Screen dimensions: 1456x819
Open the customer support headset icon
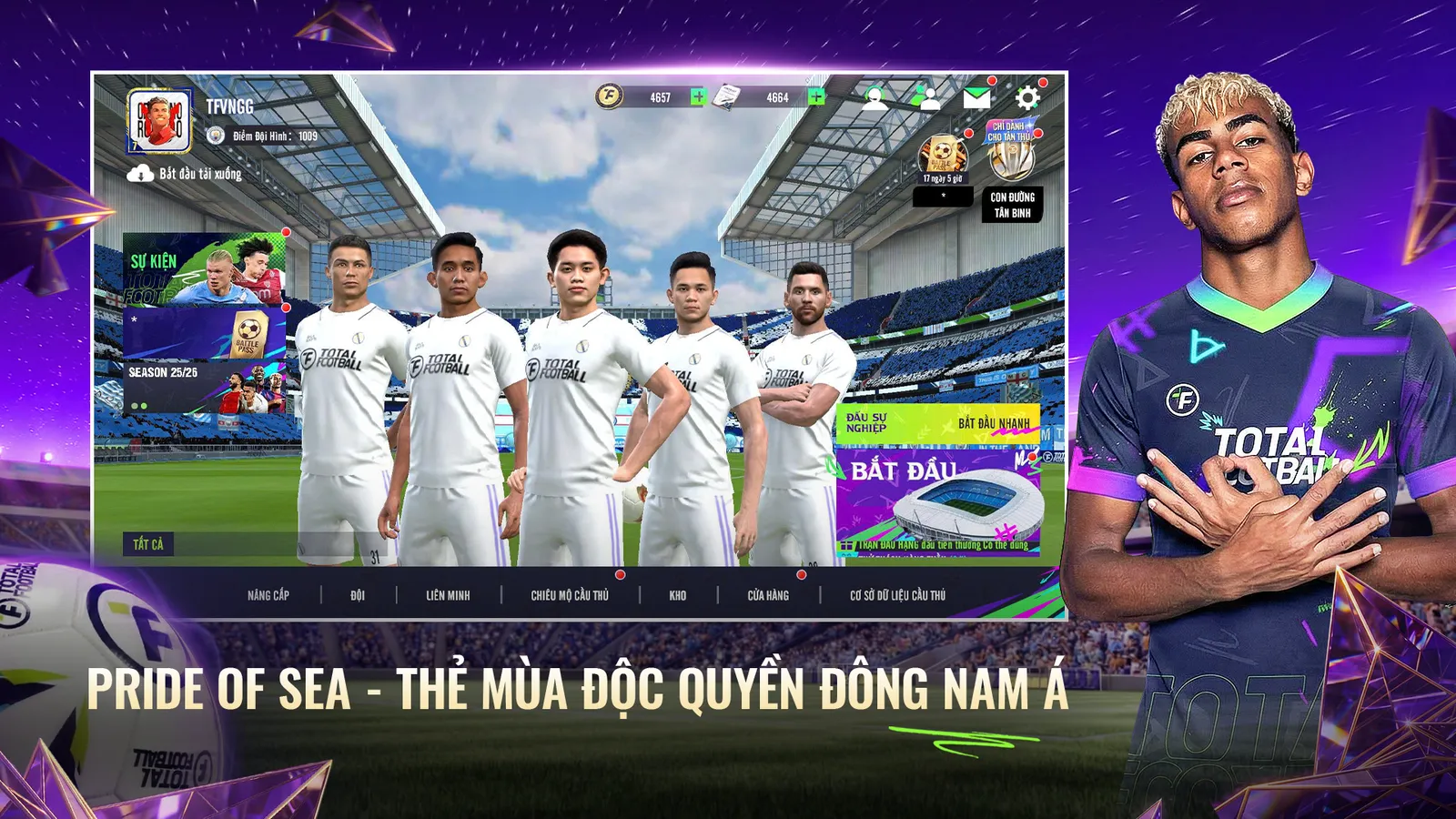[x=875, y=97]
